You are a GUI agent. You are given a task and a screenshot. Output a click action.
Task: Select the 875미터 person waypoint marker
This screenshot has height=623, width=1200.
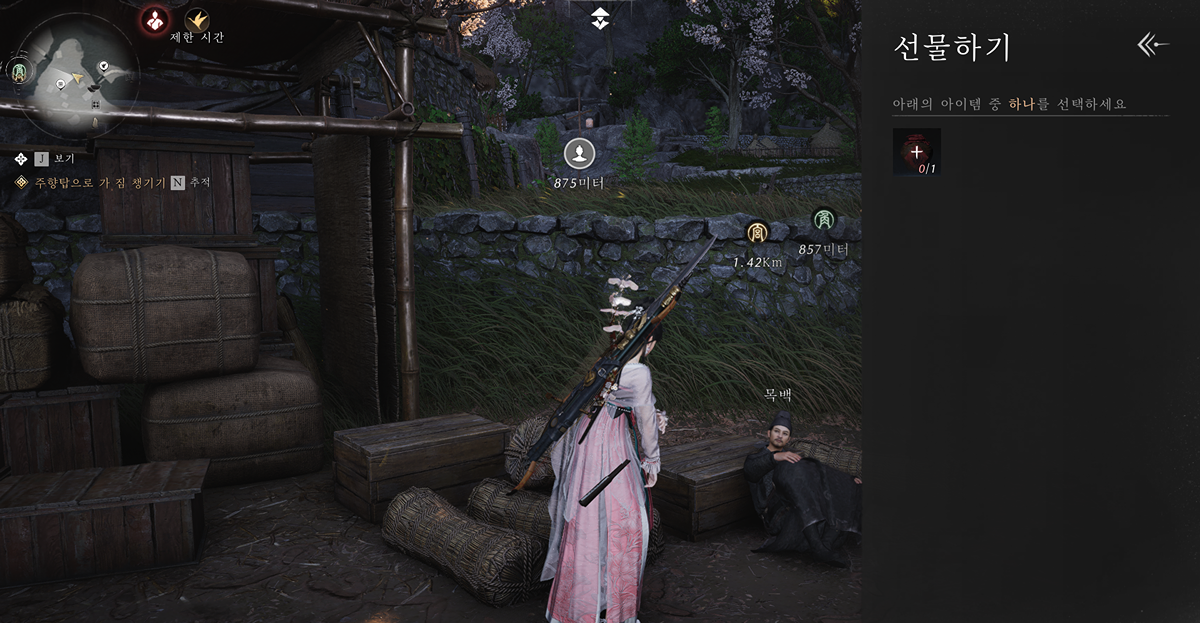pyautogui.click(x=579, y=153)
